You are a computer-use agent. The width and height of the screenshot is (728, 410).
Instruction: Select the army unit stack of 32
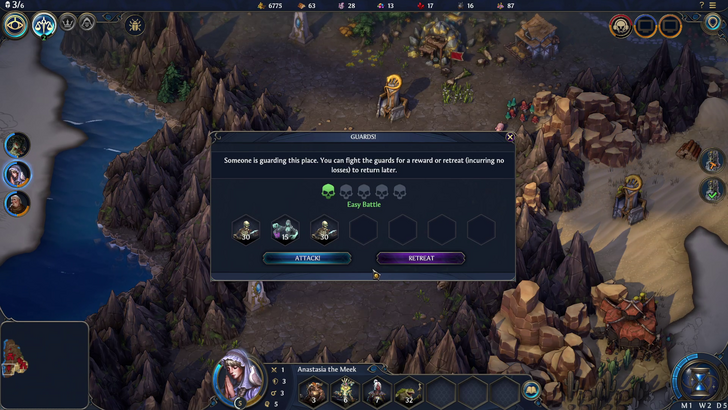408,392
